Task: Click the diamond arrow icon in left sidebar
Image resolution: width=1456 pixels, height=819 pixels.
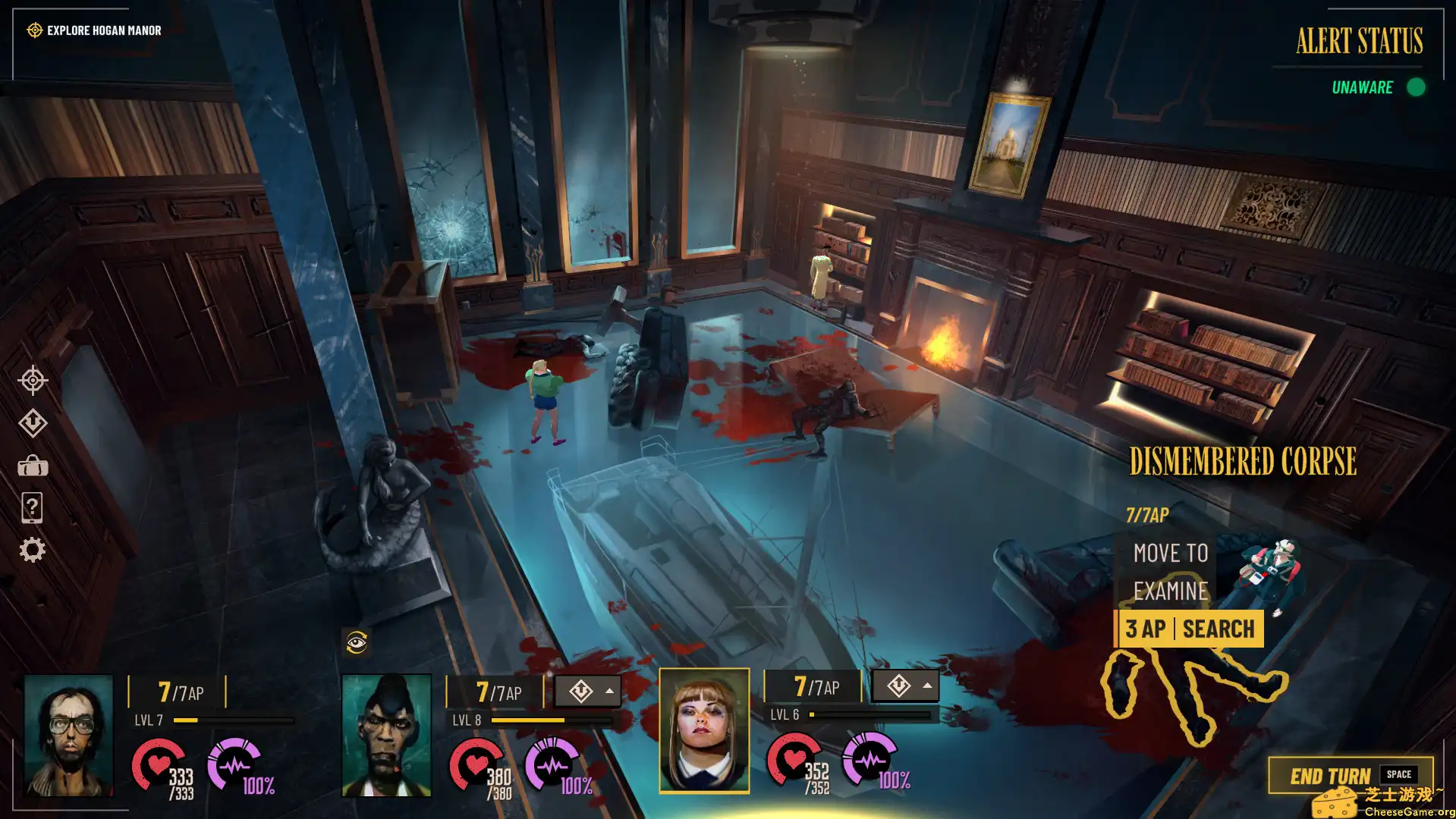Action: (33, 422)
